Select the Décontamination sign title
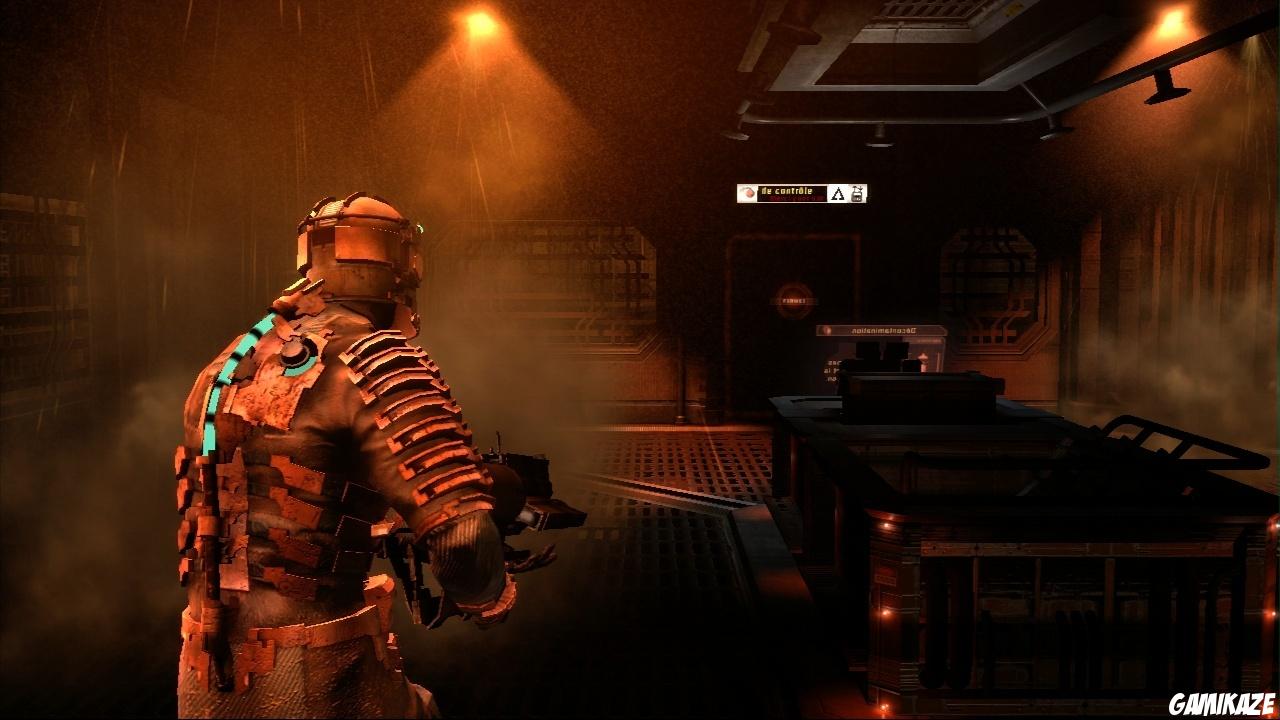Viewport: 1280px width, 720px height. [882, 330]
